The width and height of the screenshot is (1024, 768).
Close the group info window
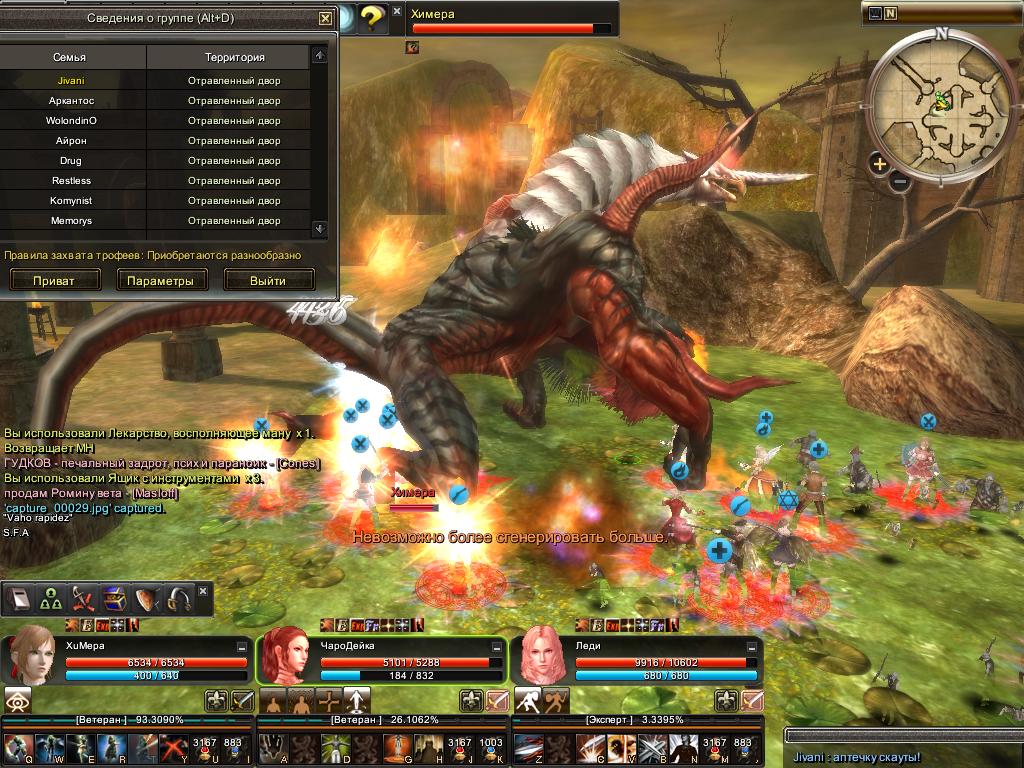pos(325,18)
